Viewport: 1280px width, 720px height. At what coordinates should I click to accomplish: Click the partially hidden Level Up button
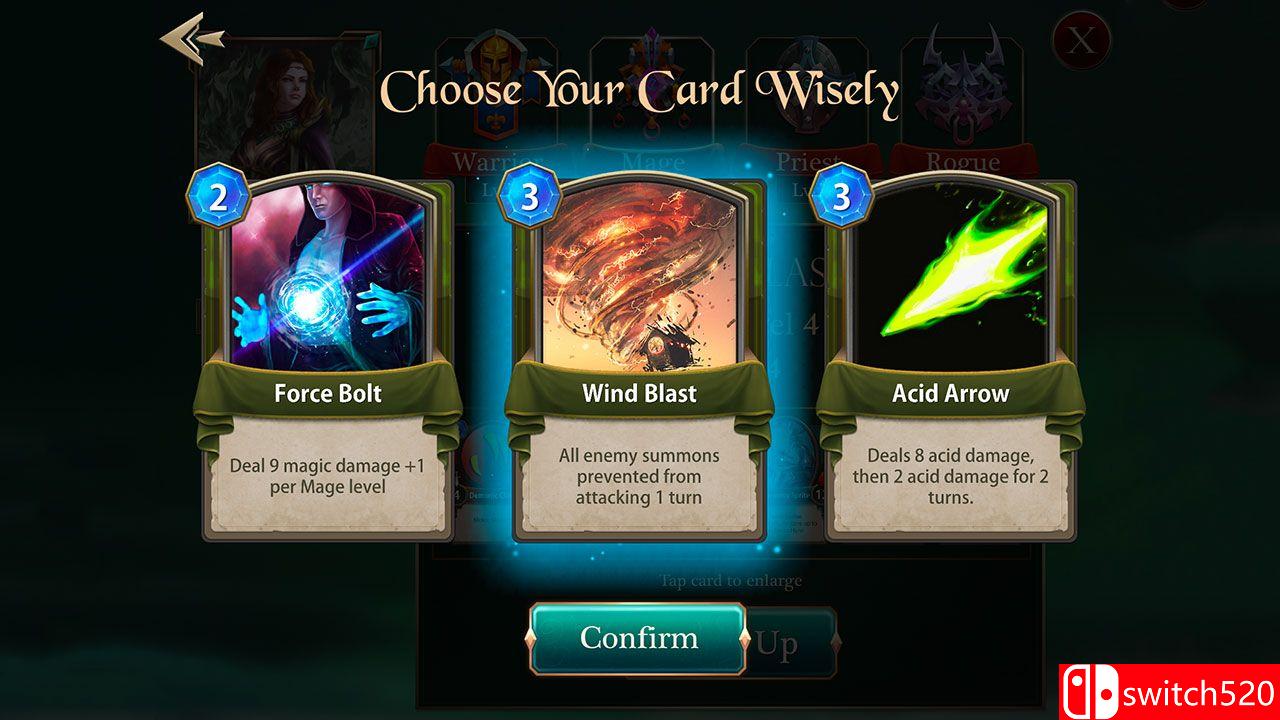click(x=790, y=640)
